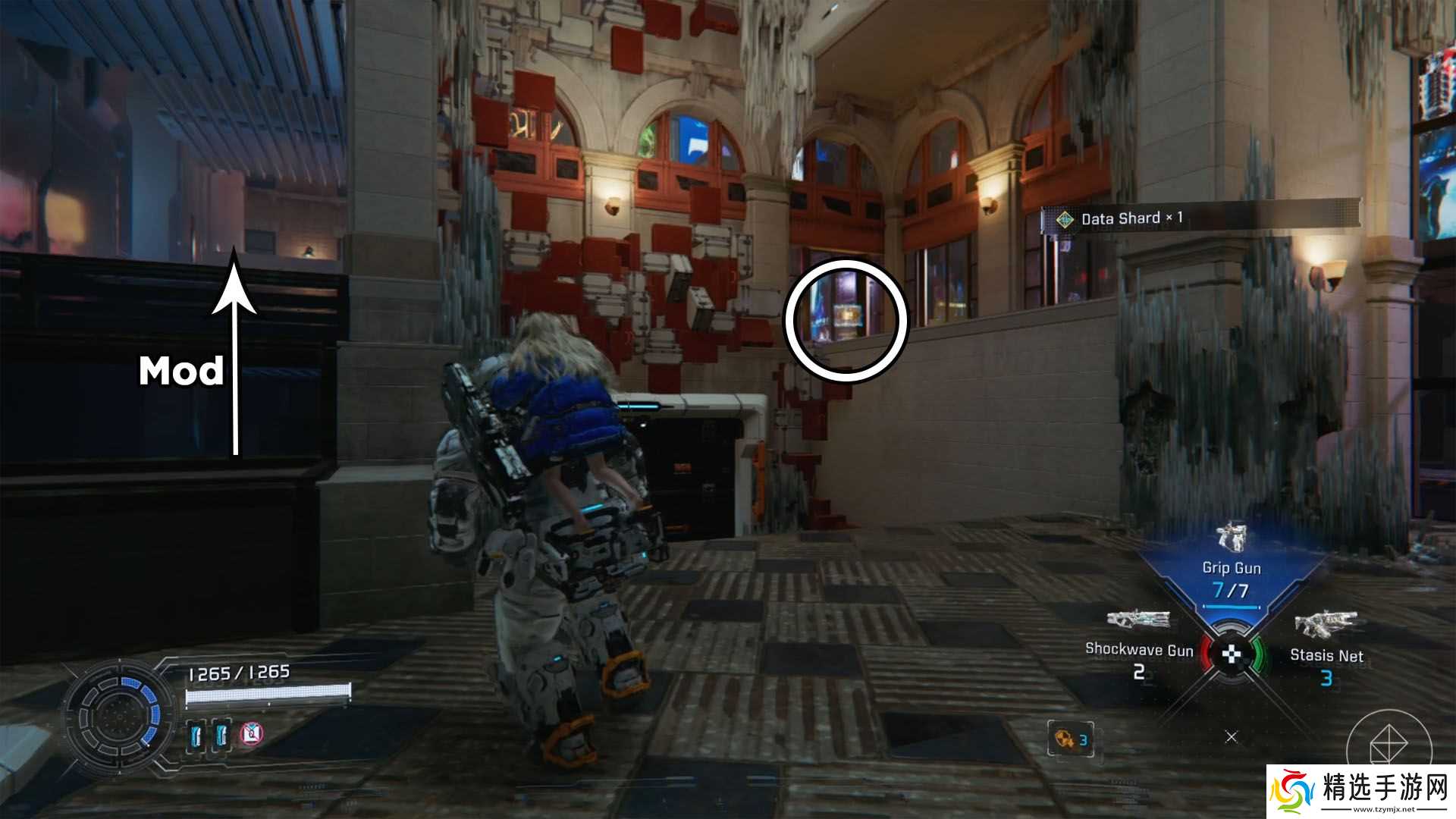Open the 精选手游网 watermark logo
The image size is (1456, 819).
coord(1362,789)
